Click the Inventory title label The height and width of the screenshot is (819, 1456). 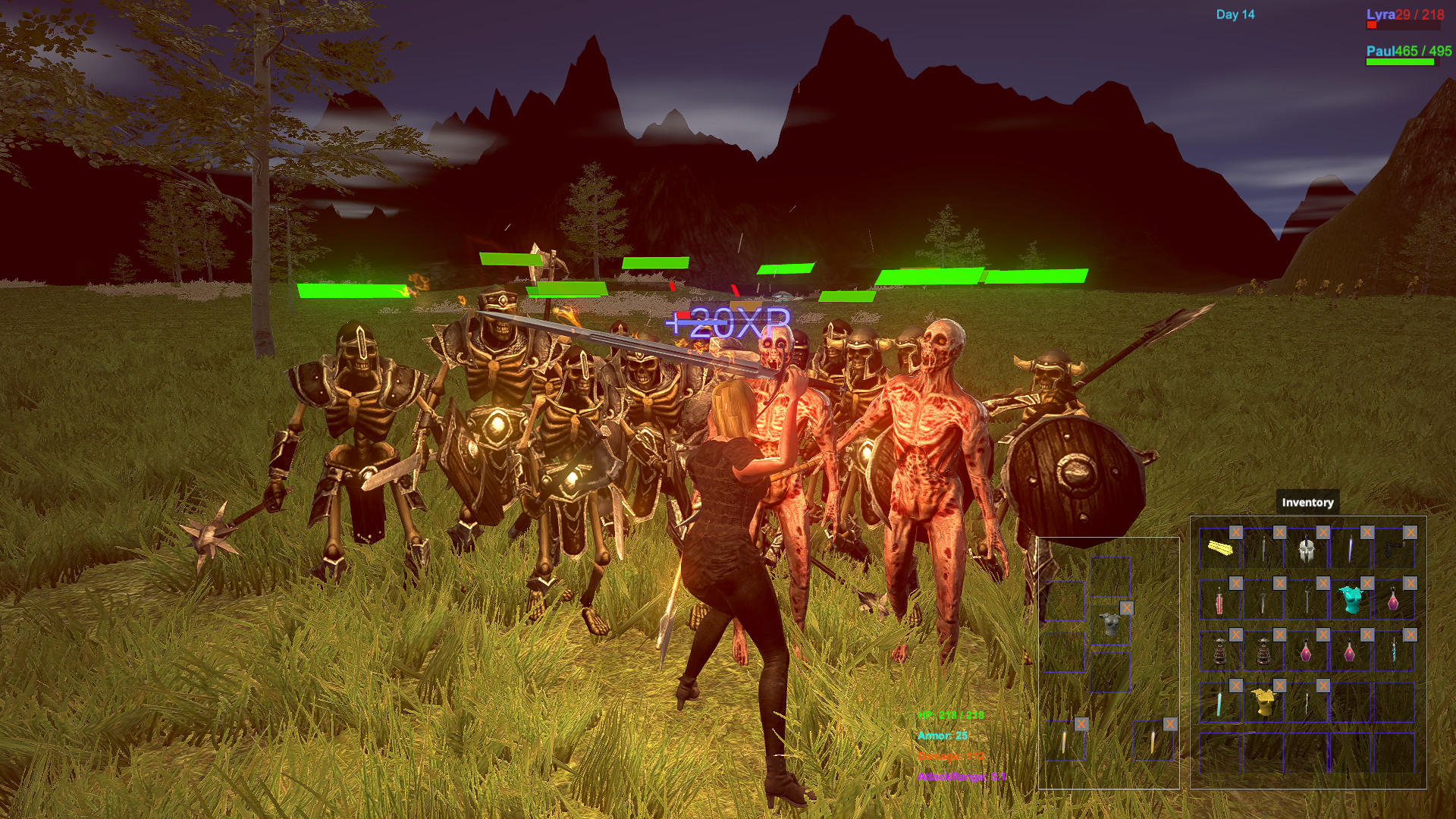coord(1307,502)
